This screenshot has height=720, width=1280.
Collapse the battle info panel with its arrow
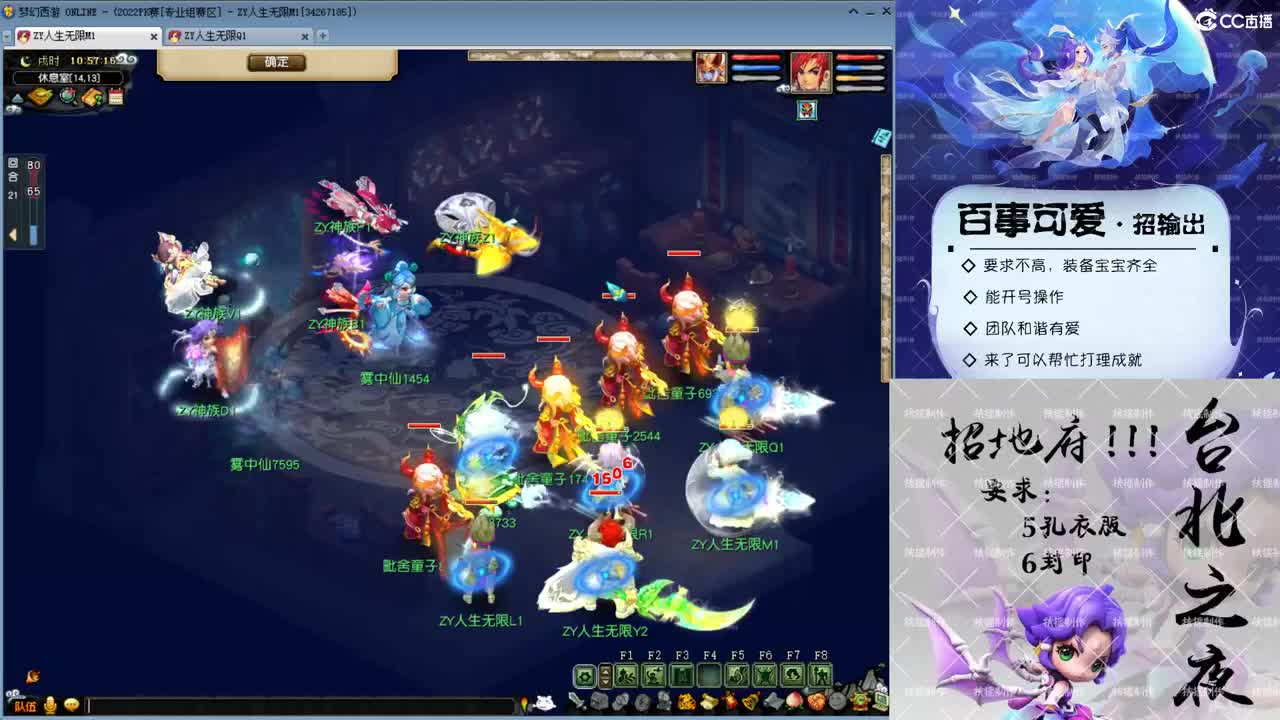click(x=12, y=233)
